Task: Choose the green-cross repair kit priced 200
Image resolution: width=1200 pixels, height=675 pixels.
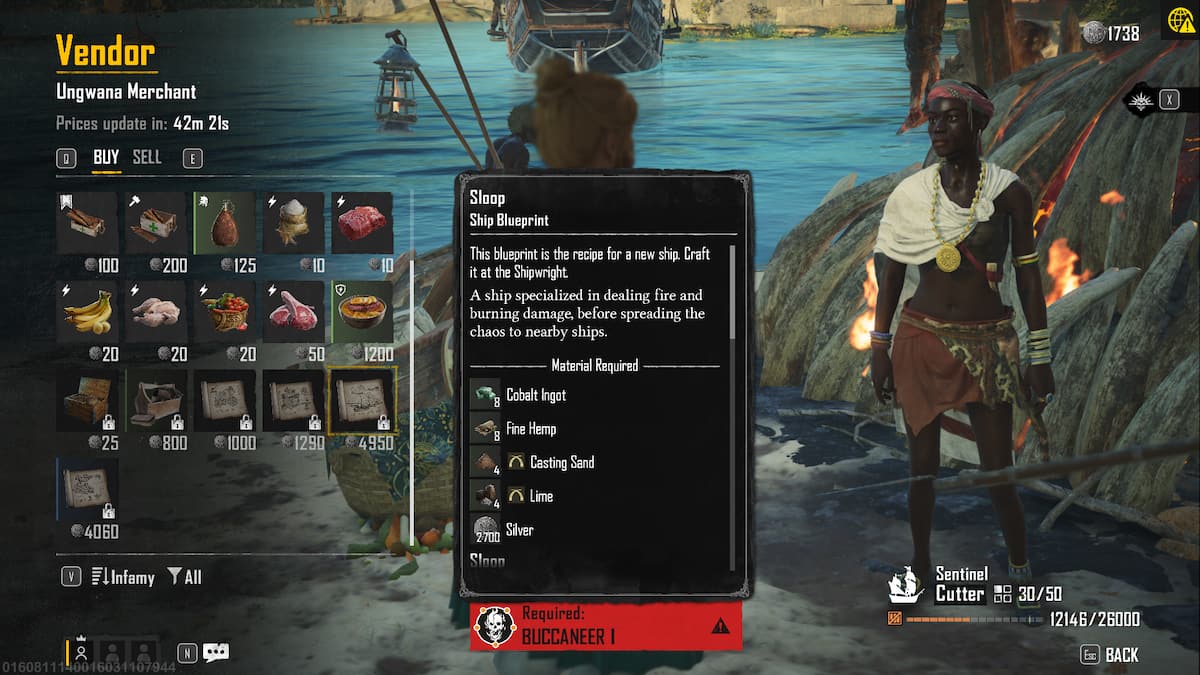Action: point(156,223)
